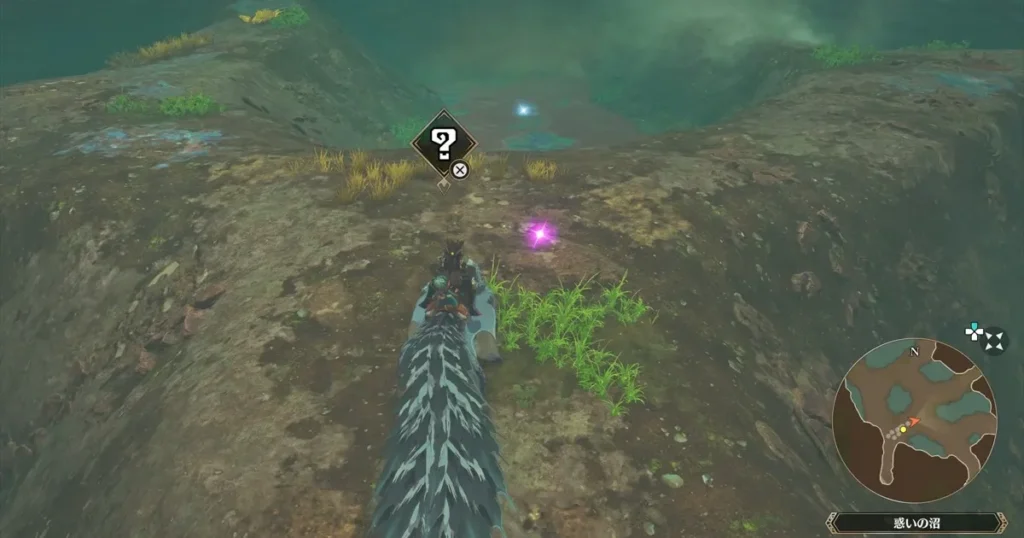Select the question mark diamond marker
The image size is (1024, 538).
443,145
